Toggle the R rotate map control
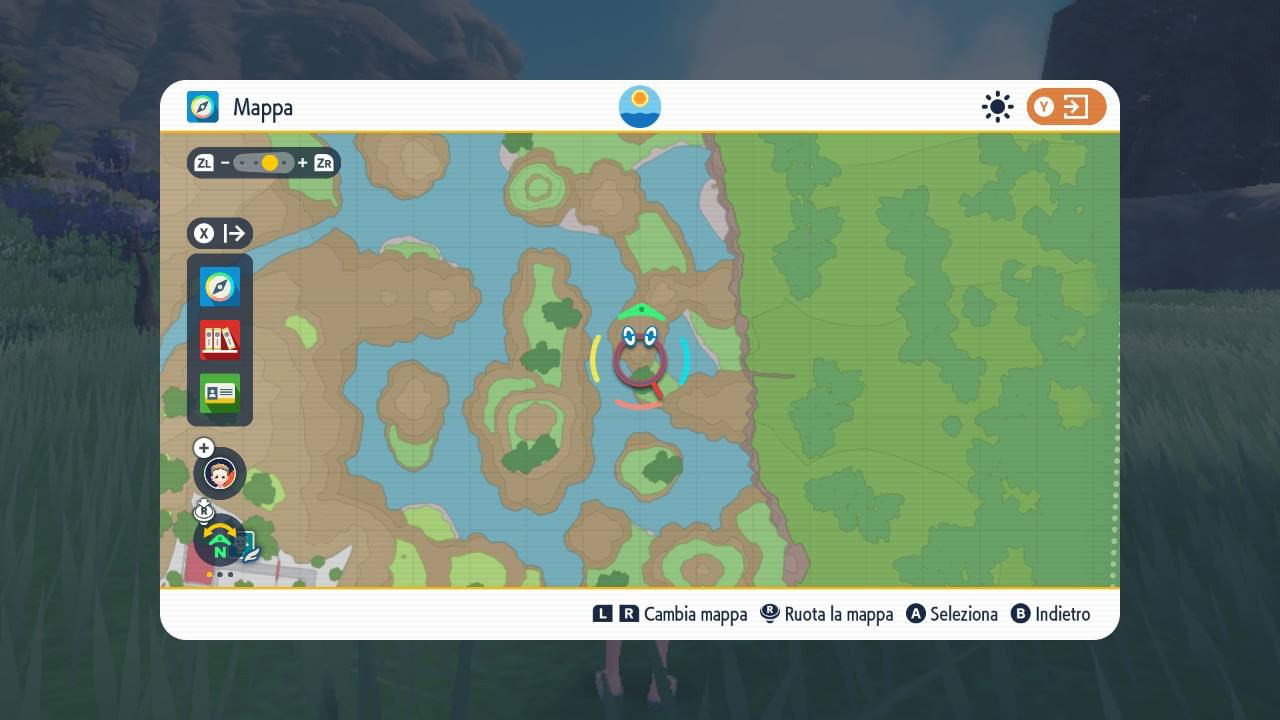Viewport: 1280px width, 720px height. coord(204,511)
